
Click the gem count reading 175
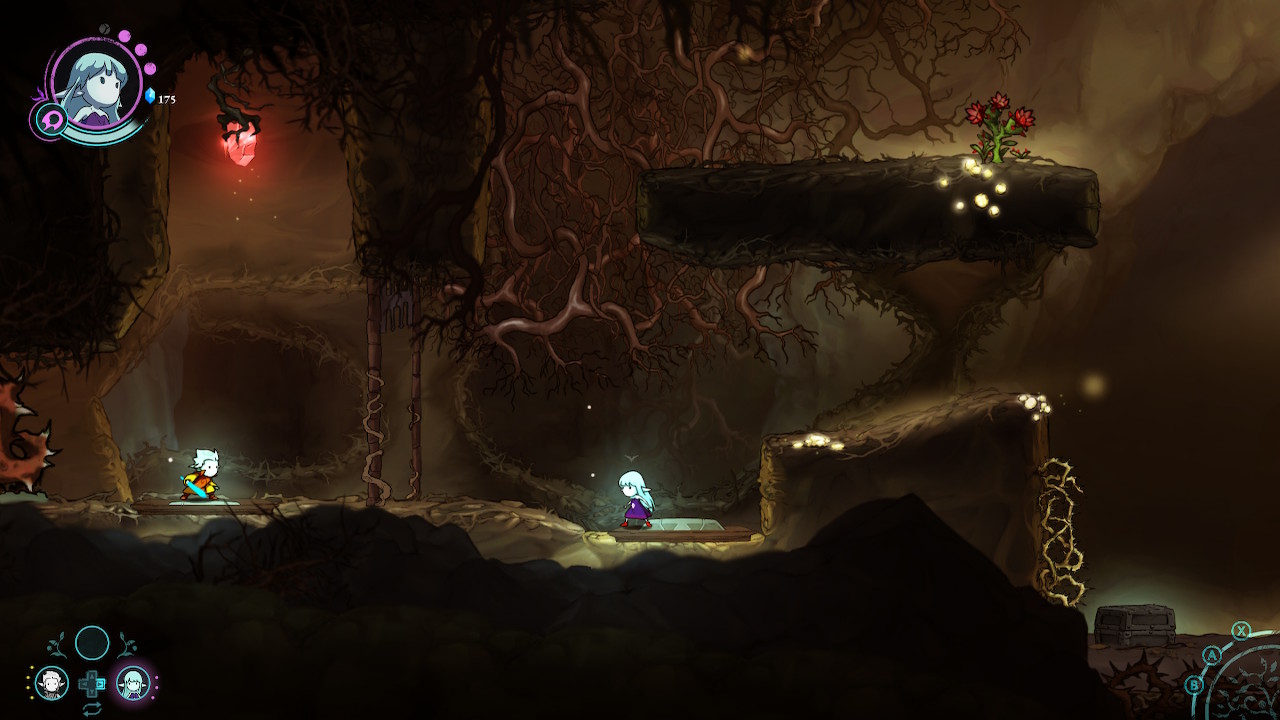coord(167,98)
